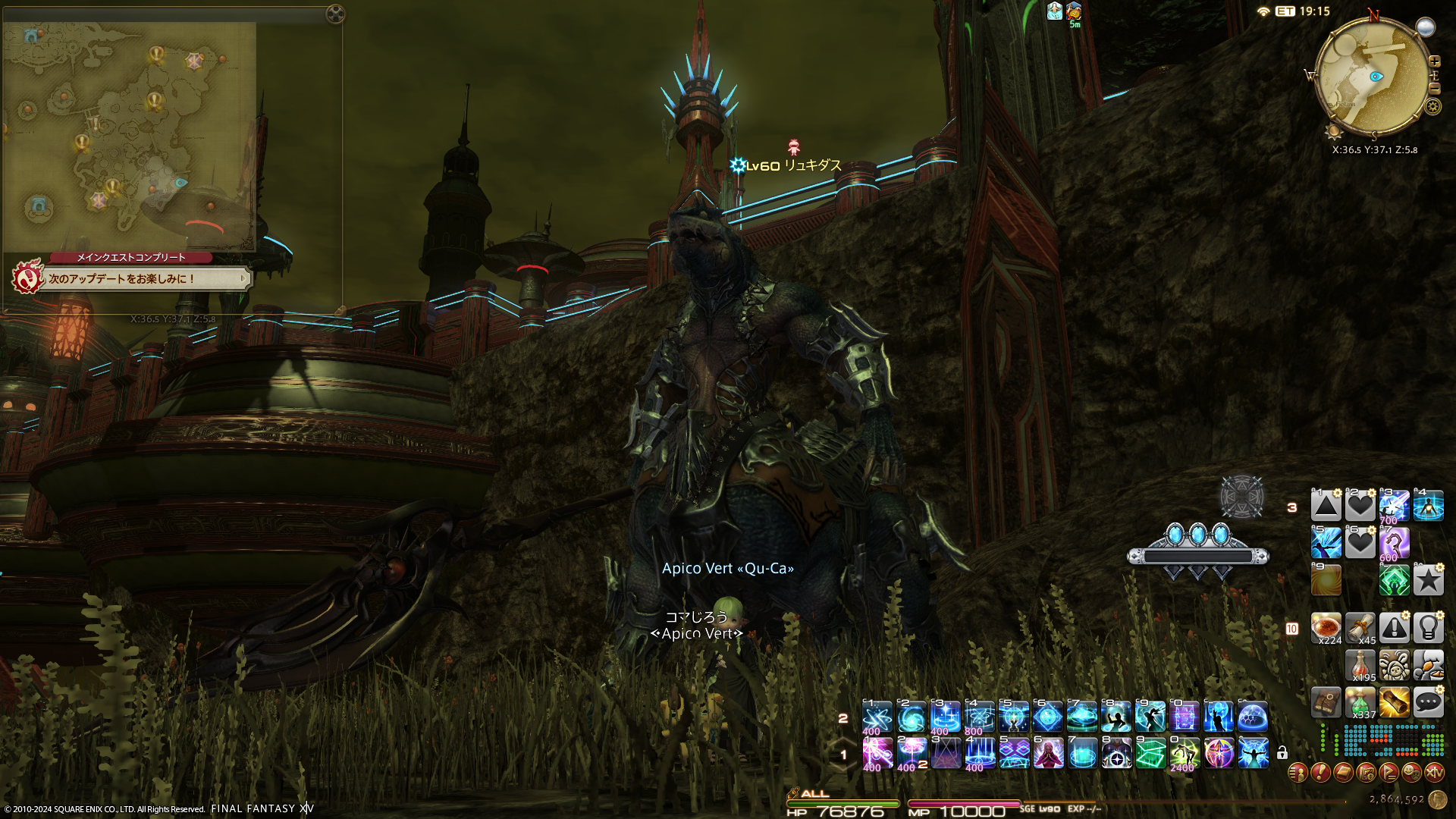Zoom in on the minimap with plus button
This screenshot has height=819, width=1456.
(x=1434, y=61)
